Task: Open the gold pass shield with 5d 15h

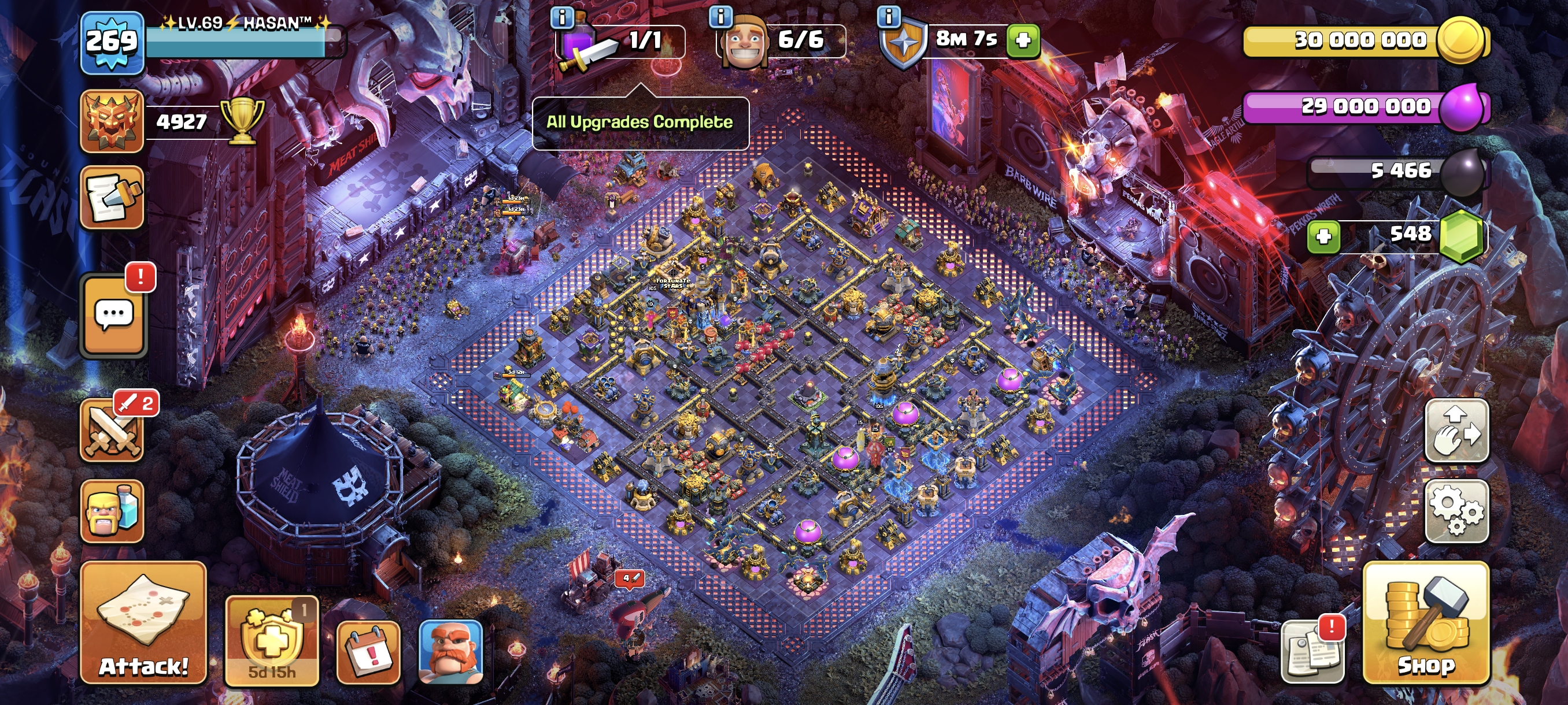Action: pos(272,641)
